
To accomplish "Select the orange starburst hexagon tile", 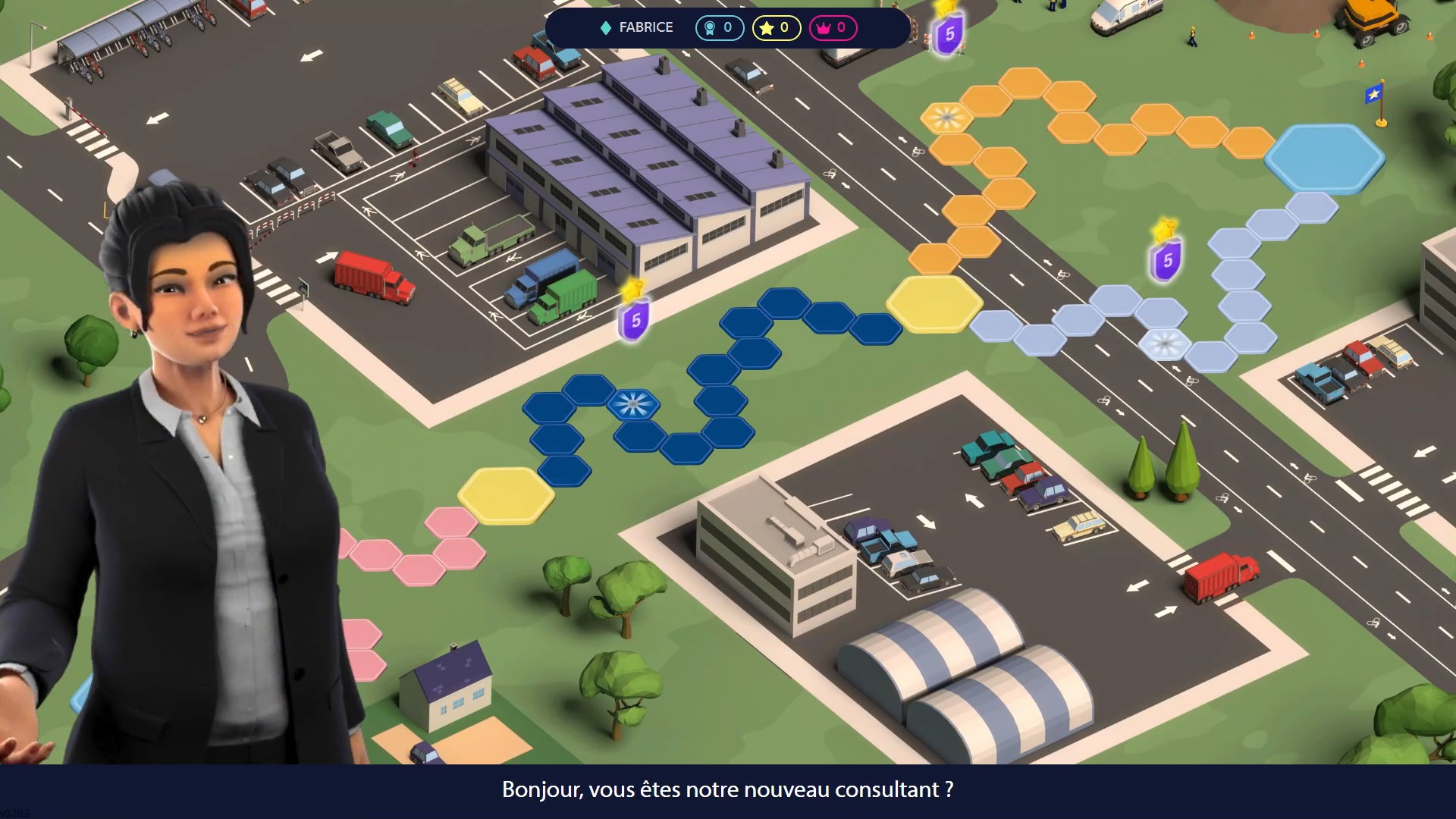I will point(946,118).
